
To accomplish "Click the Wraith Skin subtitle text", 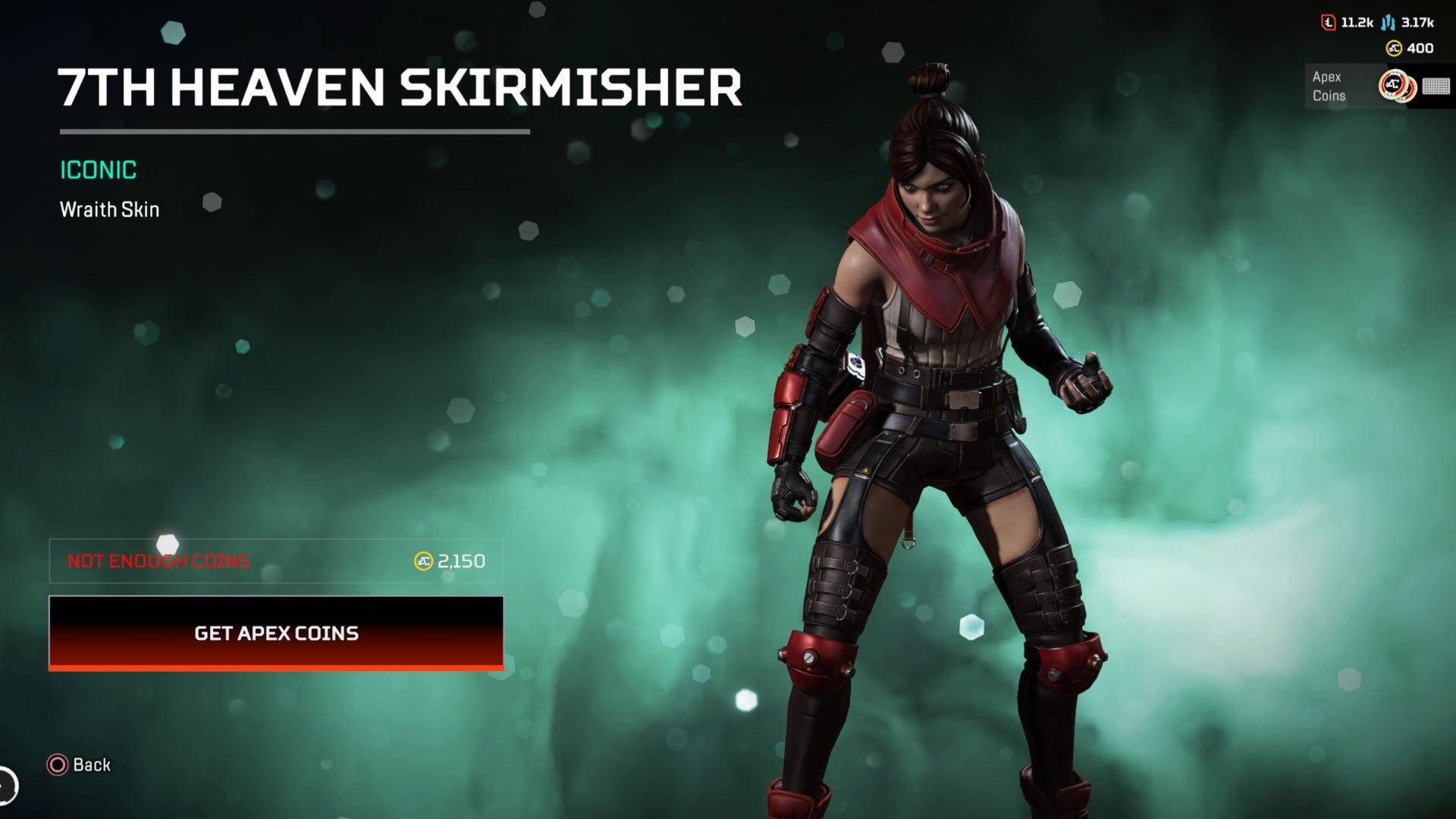I will pos(109,209).
